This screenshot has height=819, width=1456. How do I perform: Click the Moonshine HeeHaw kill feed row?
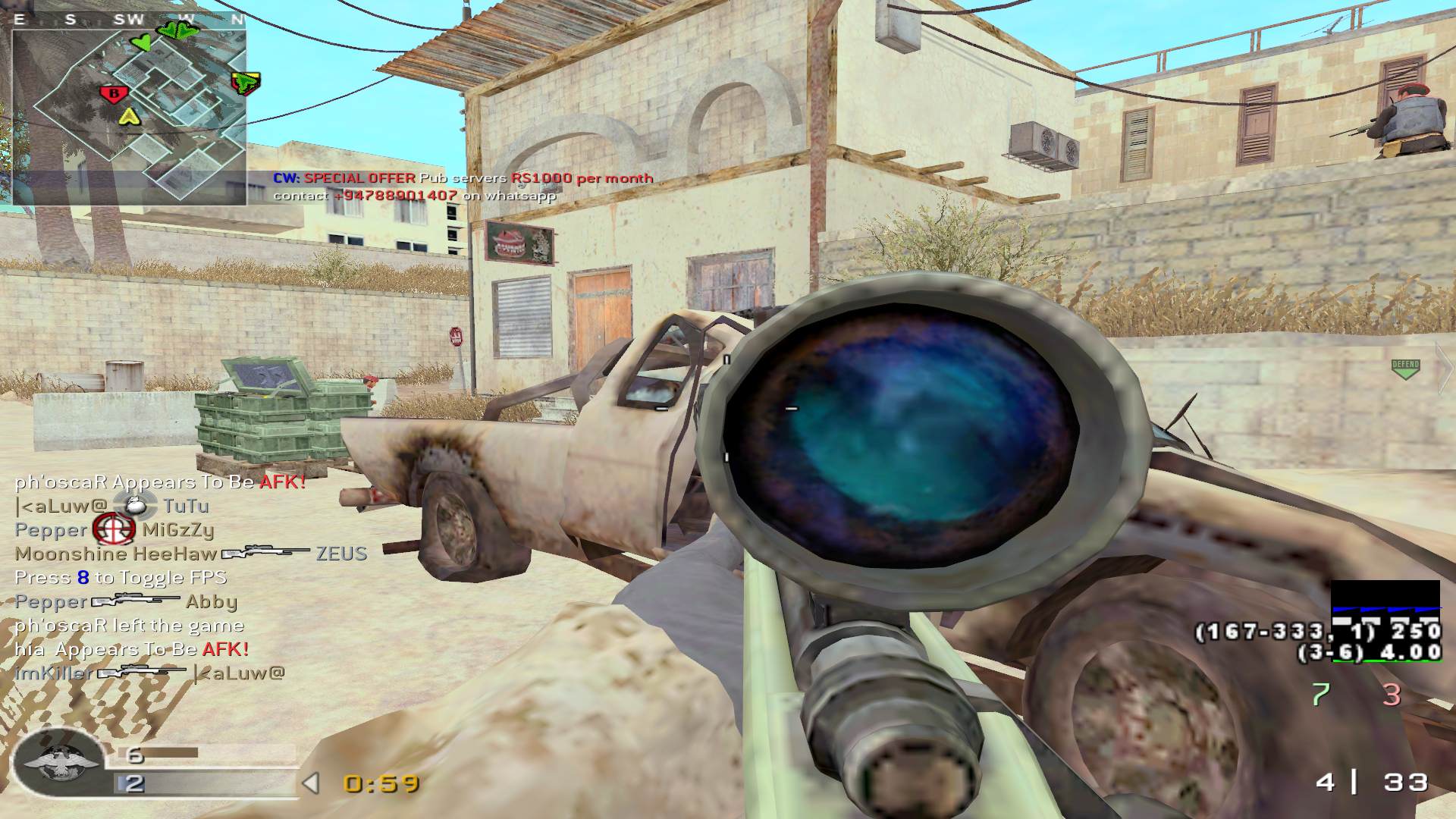[x=190, y=554]
